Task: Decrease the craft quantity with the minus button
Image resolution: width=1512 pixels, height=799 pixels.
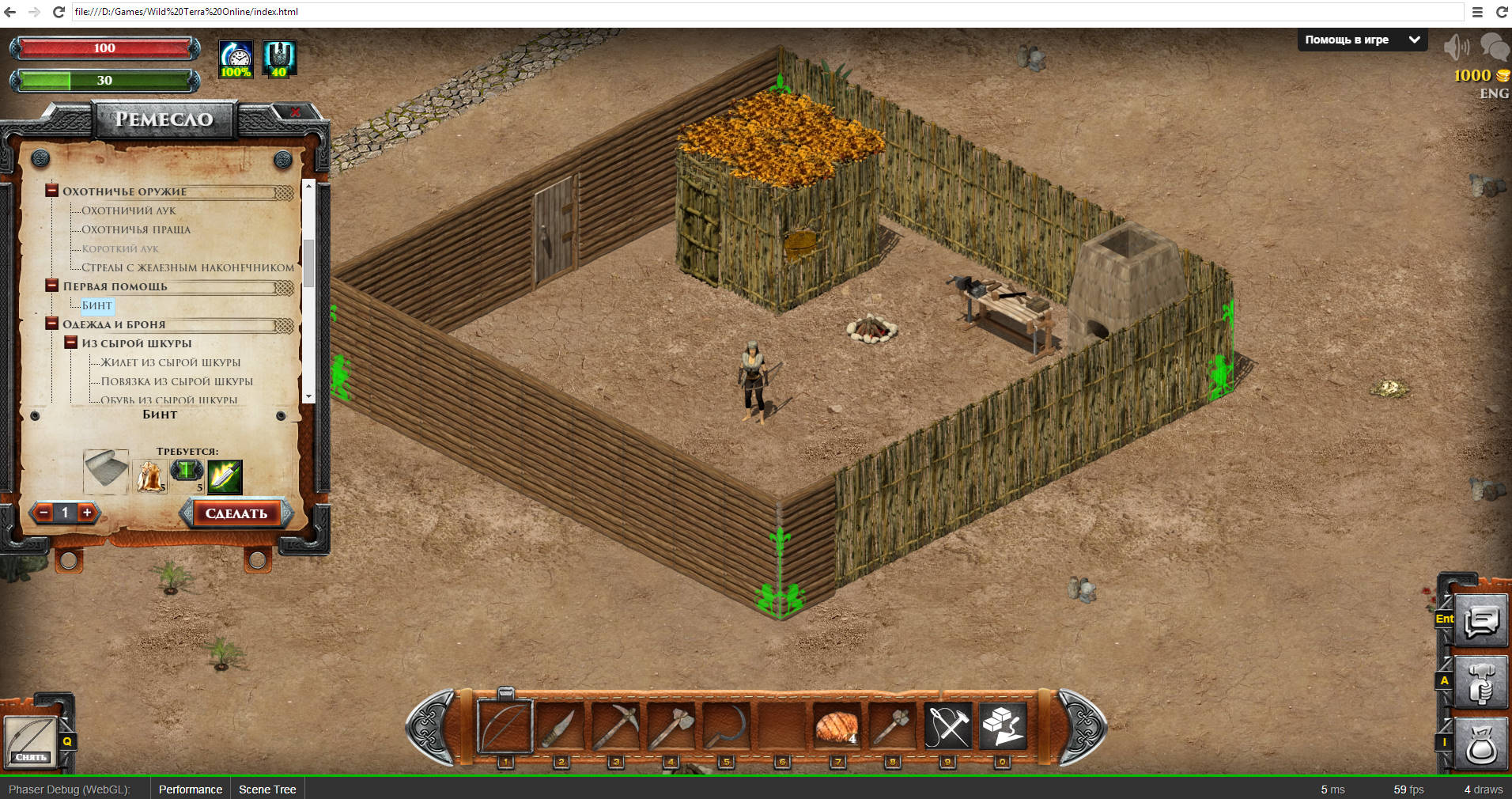Action: pyautogui.click(x=44, y=513)
